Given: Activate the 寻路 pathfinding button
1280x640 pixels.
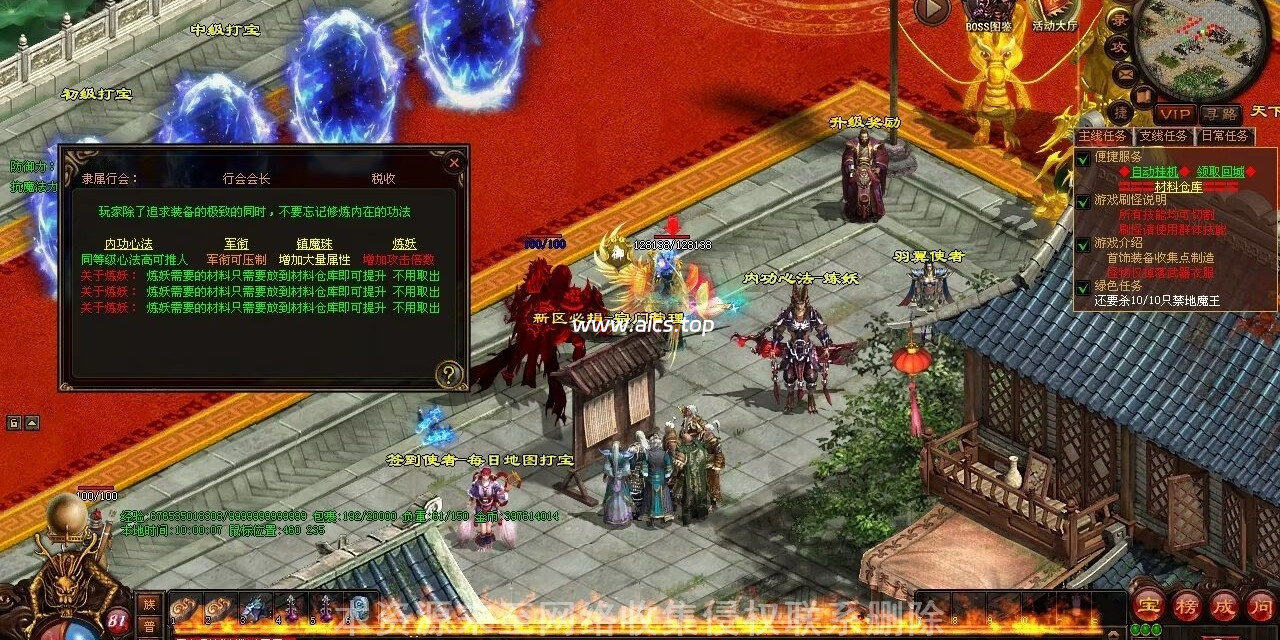Looking at the screenshot, I should 1219,114.
